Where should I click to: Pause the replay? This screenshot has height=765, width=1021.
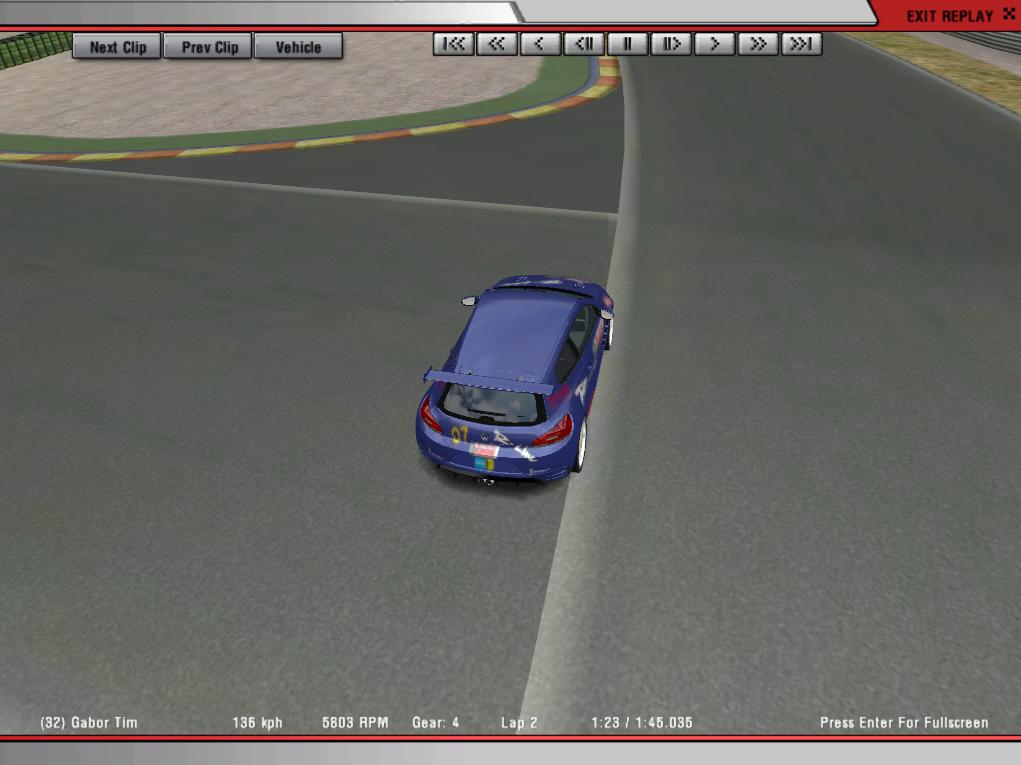[x=628, y=44]
